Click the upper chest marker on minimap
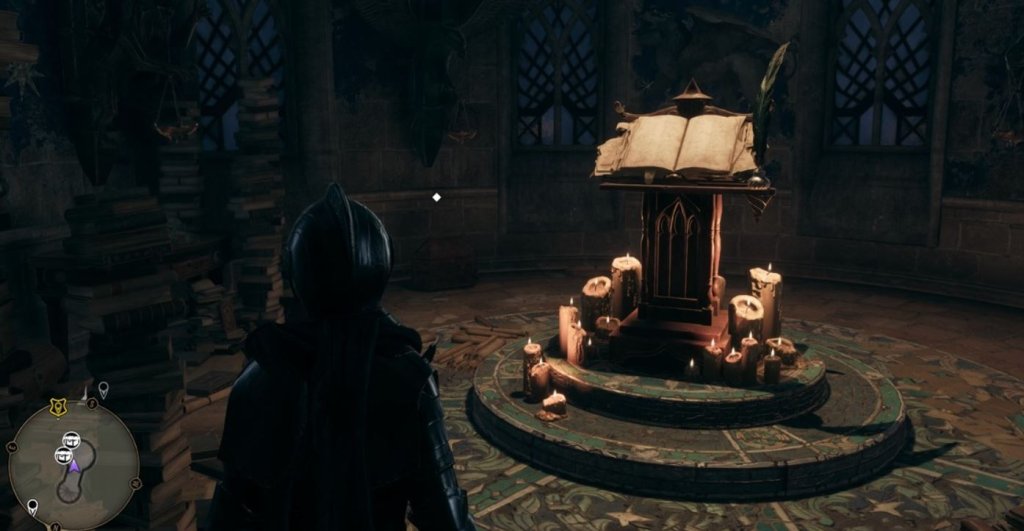 pos(72,439)
